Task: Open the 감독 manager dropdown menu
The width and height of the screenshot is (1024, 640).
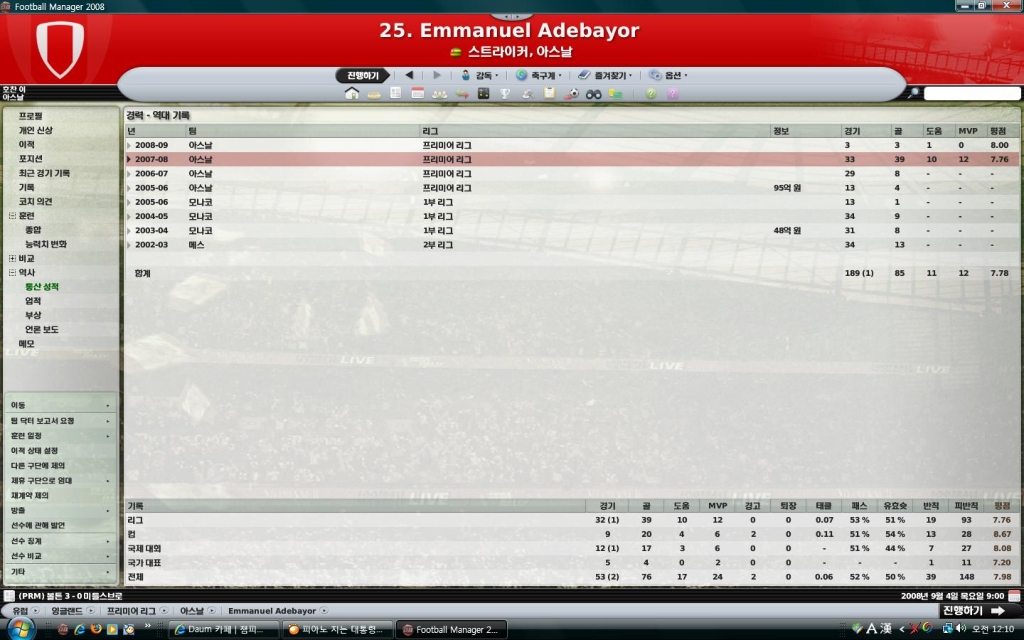Action: point(480,75)
